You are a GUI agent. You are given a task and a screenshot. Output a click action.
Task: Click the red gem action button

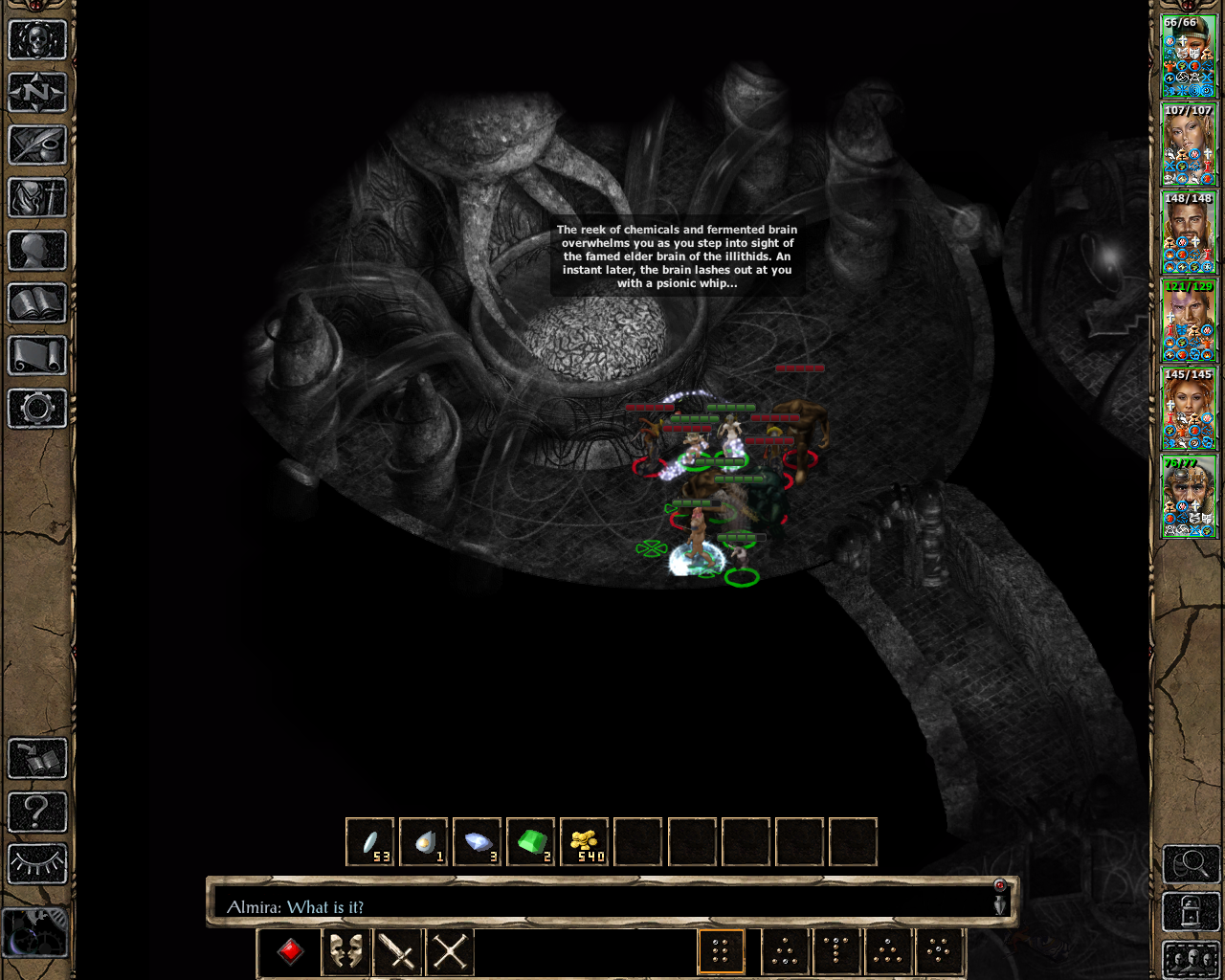point(291,951)
